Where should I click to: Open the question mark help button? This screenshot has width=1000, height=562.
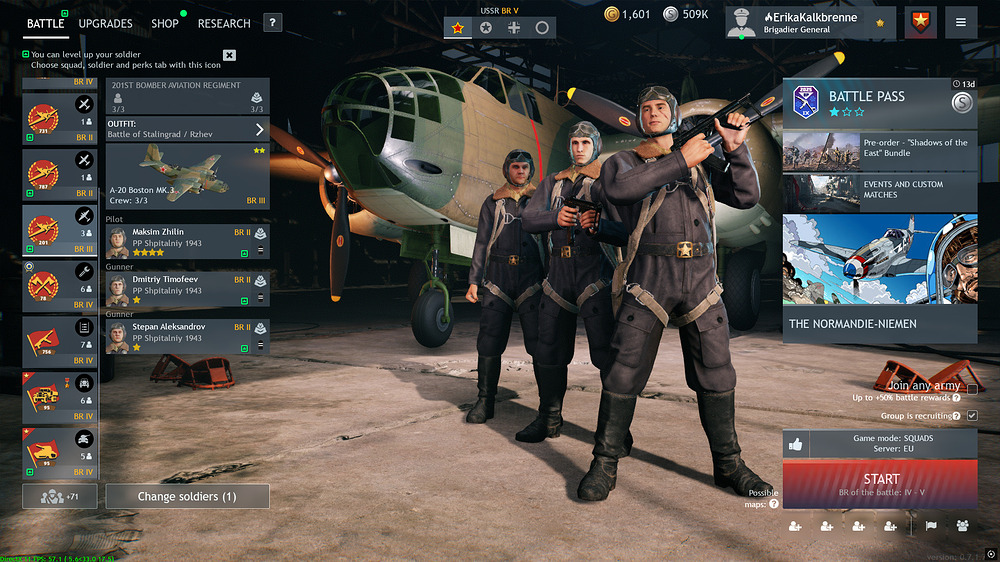pos(273,23)
